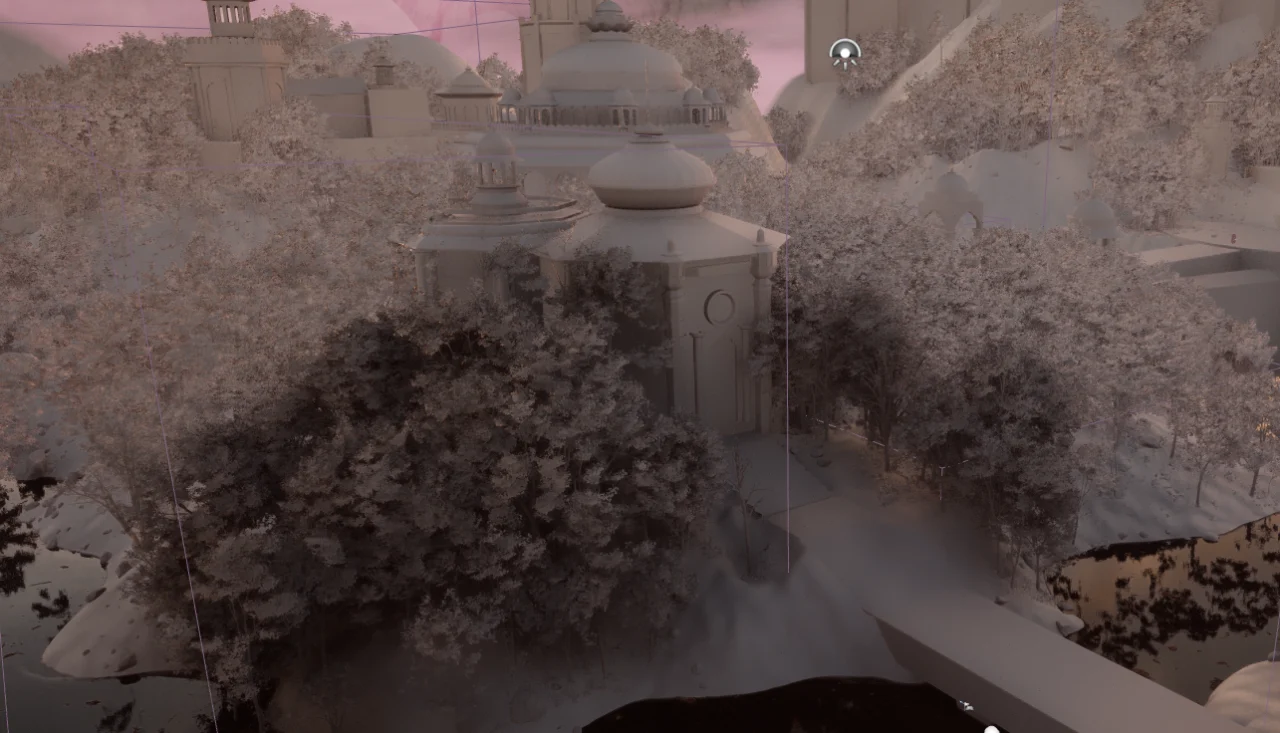Screen dimensions: 1280x733
Task: Select the light source gizmo icon
Action: (x=845, y=53)
